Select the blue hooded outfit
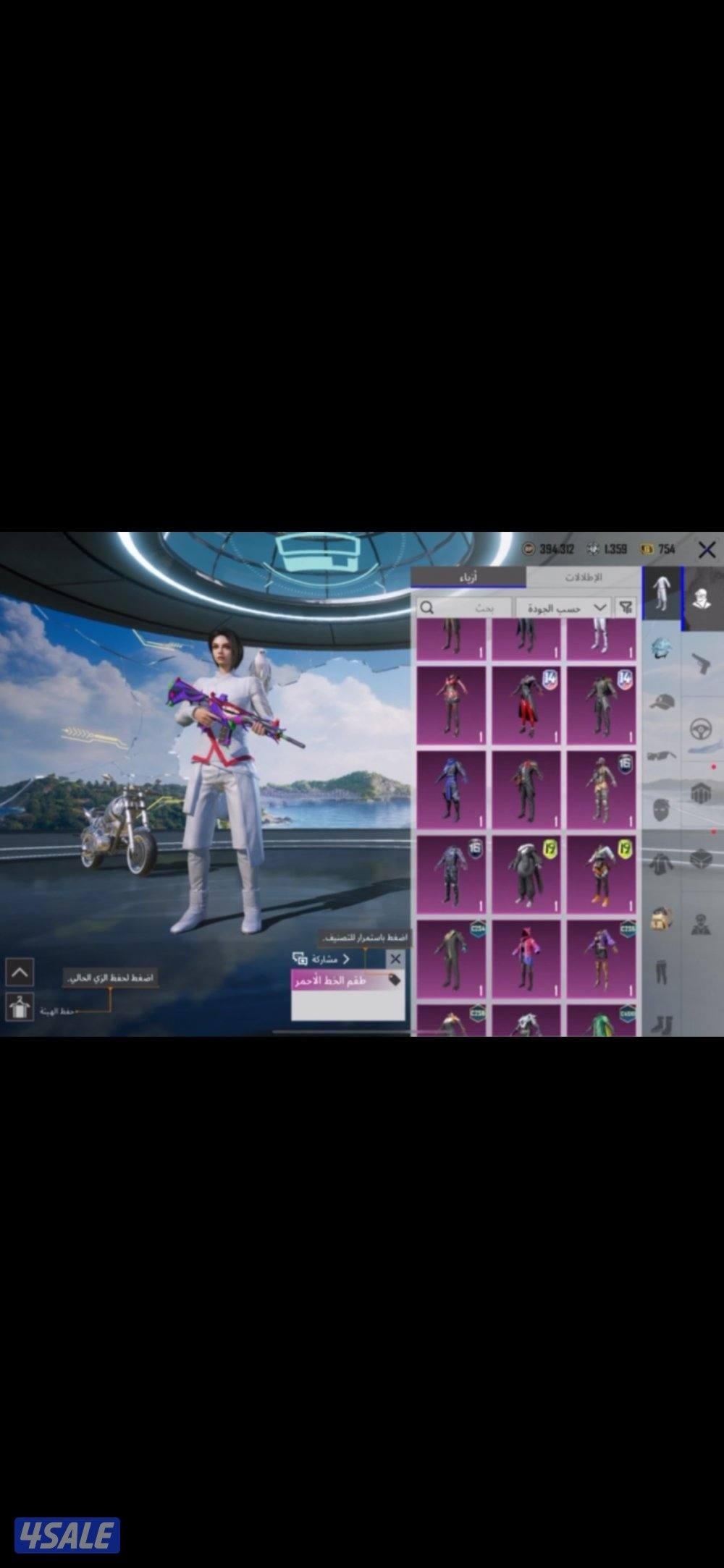The image size is (724, 1568). tap(451, 789)
